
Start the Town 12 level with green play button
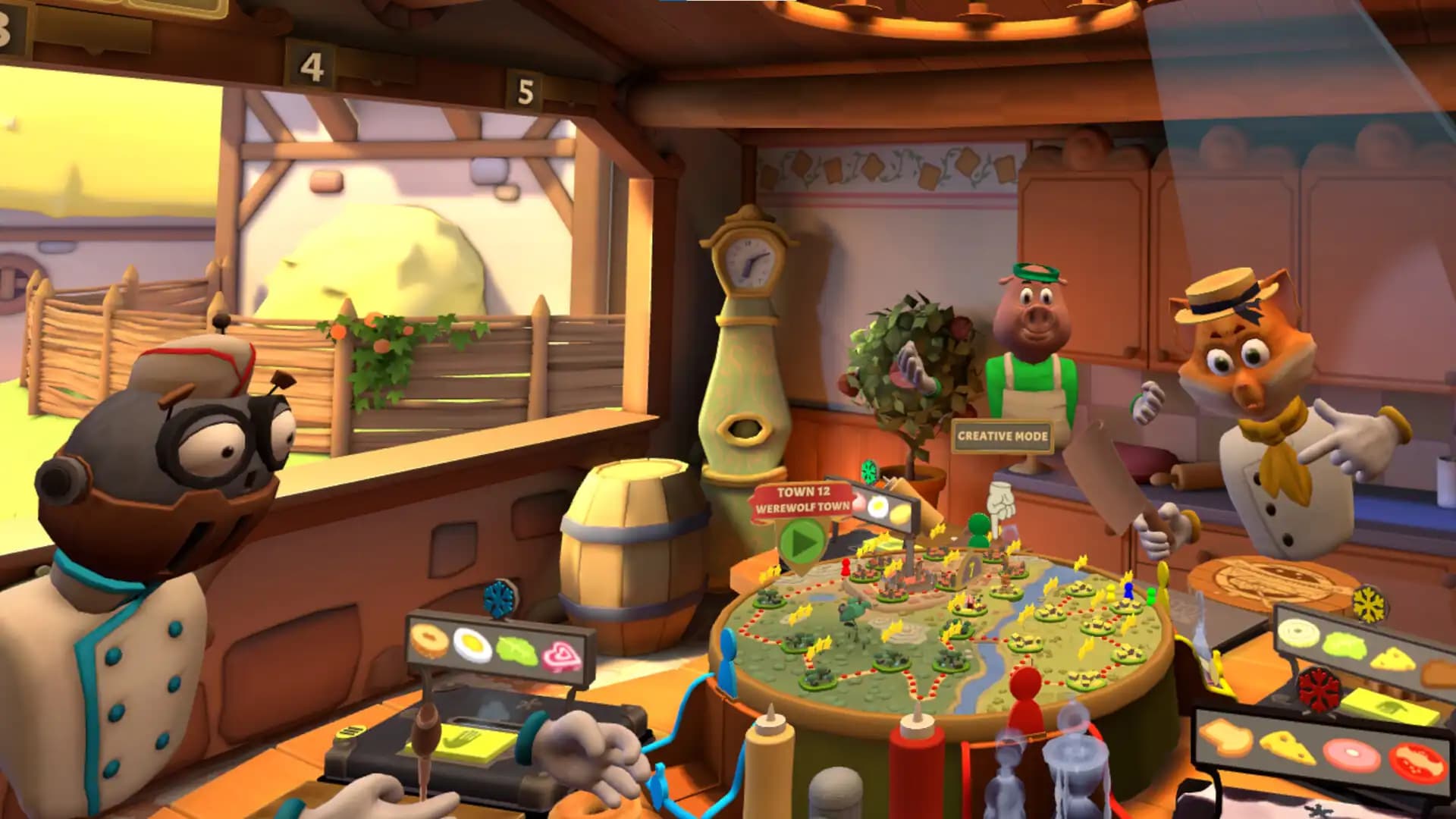tap(802, 541)
